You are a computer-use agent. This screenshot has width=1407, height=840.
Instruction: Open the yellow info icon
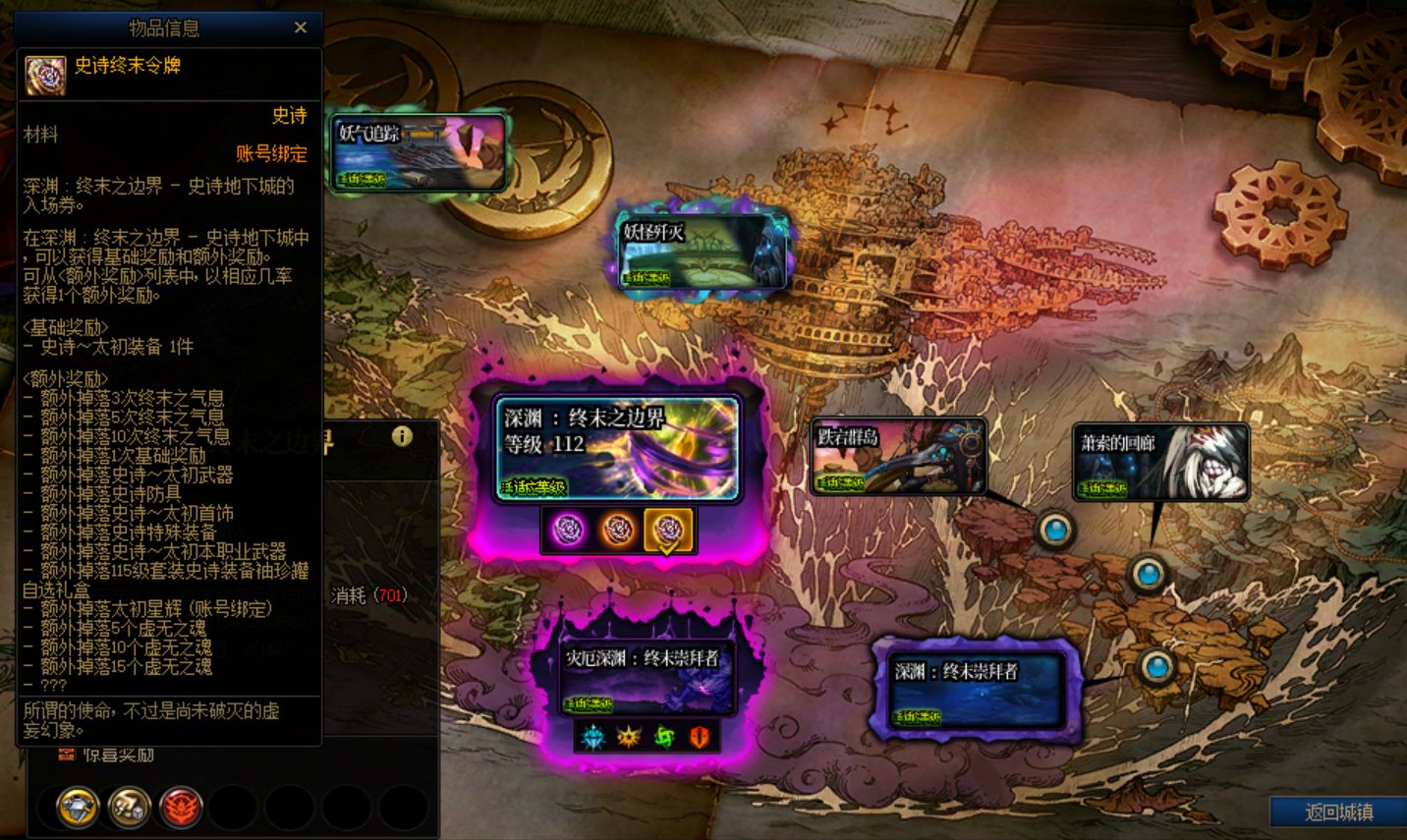point(402,436)
